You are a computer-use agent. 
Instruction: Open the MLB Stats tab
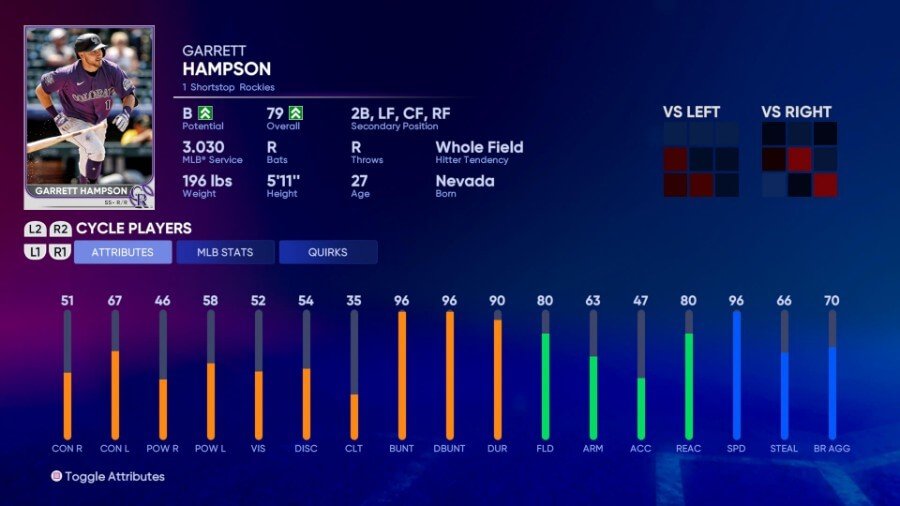tap(225, 252)
